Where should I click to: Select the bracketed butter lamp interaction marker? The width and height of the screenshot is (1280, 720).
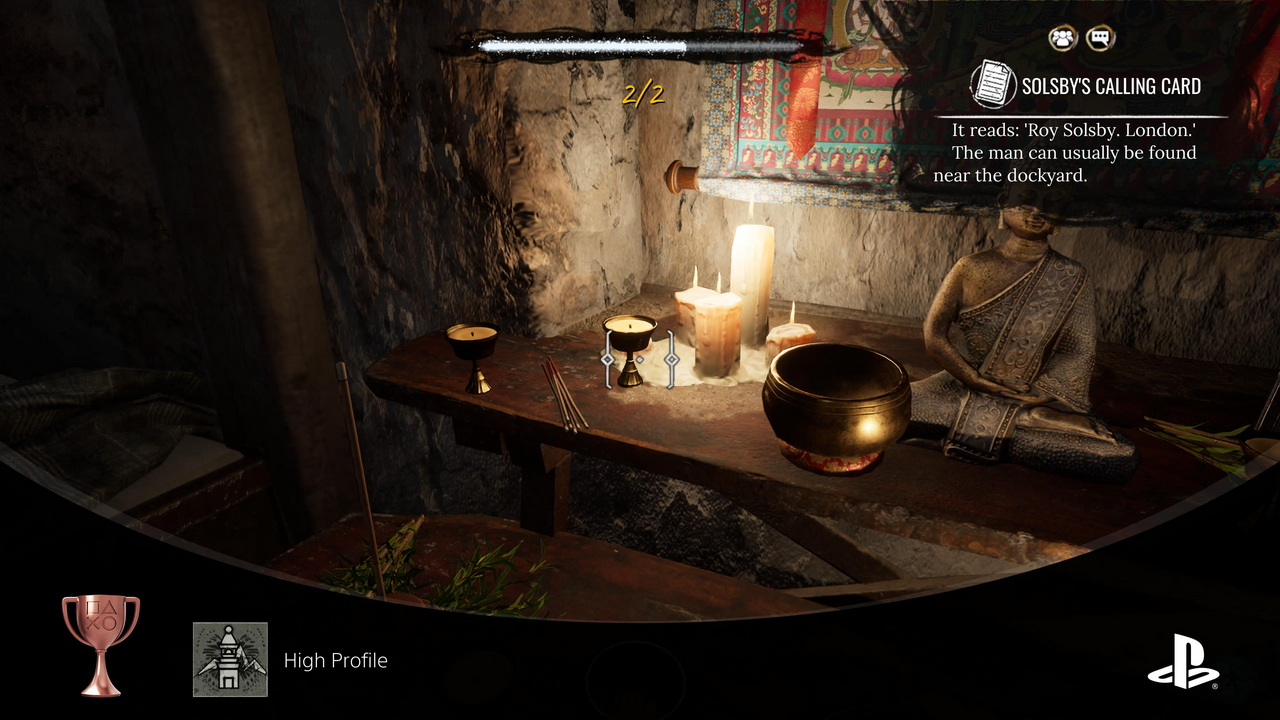(x=639, y=358)
